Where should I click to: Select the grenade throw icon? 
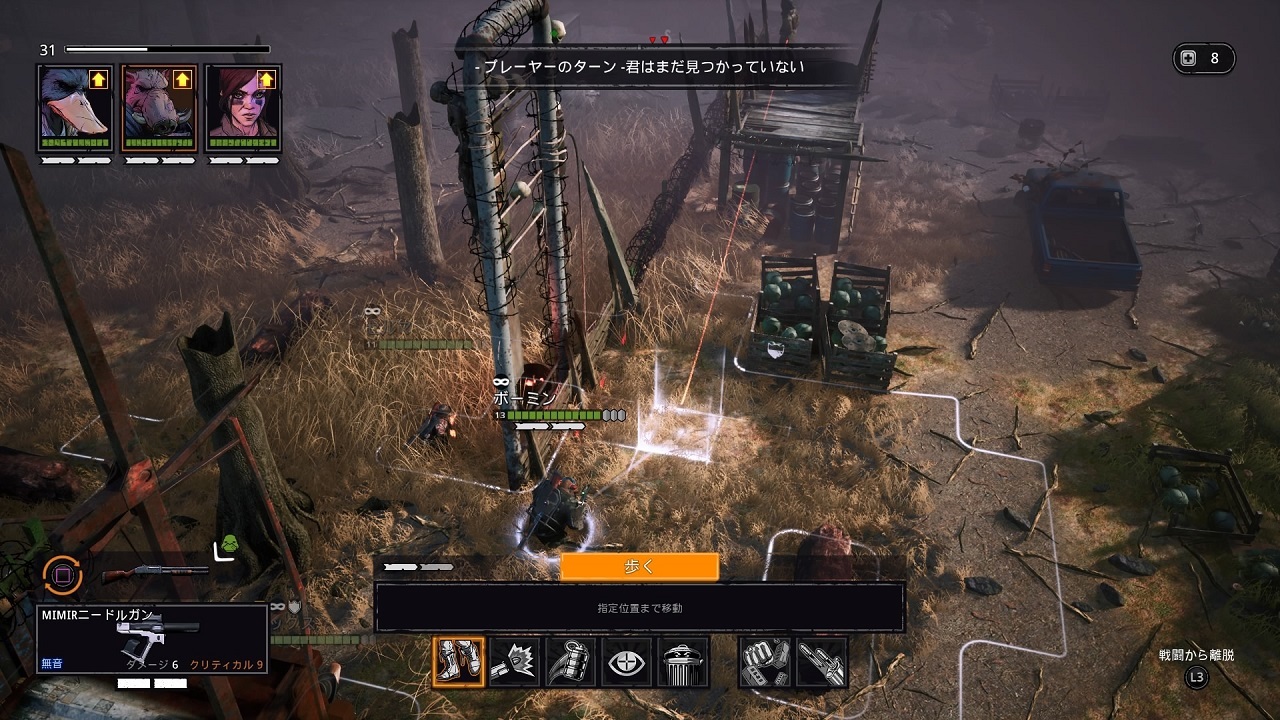(571, 662)
